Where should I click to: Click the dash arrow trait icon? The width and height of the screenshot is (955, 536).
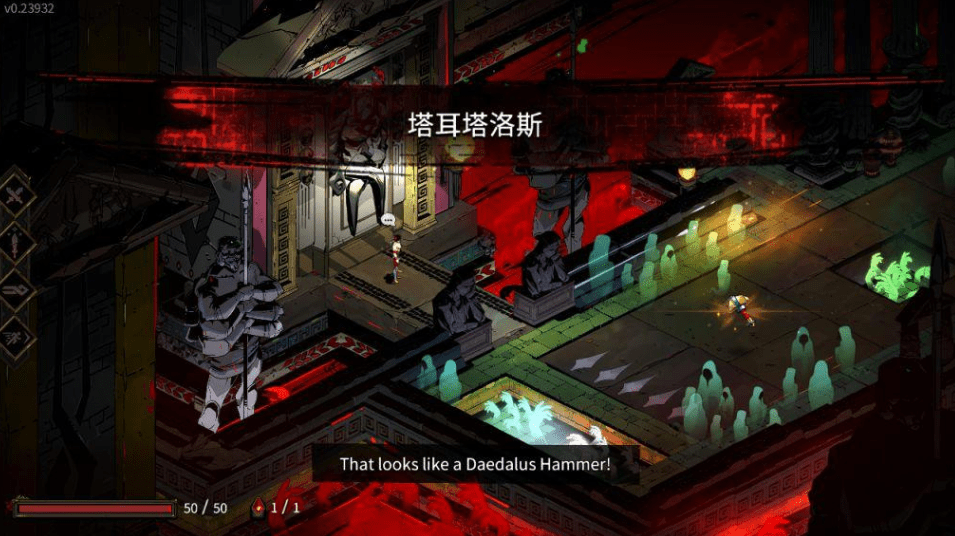coord(17,290)
